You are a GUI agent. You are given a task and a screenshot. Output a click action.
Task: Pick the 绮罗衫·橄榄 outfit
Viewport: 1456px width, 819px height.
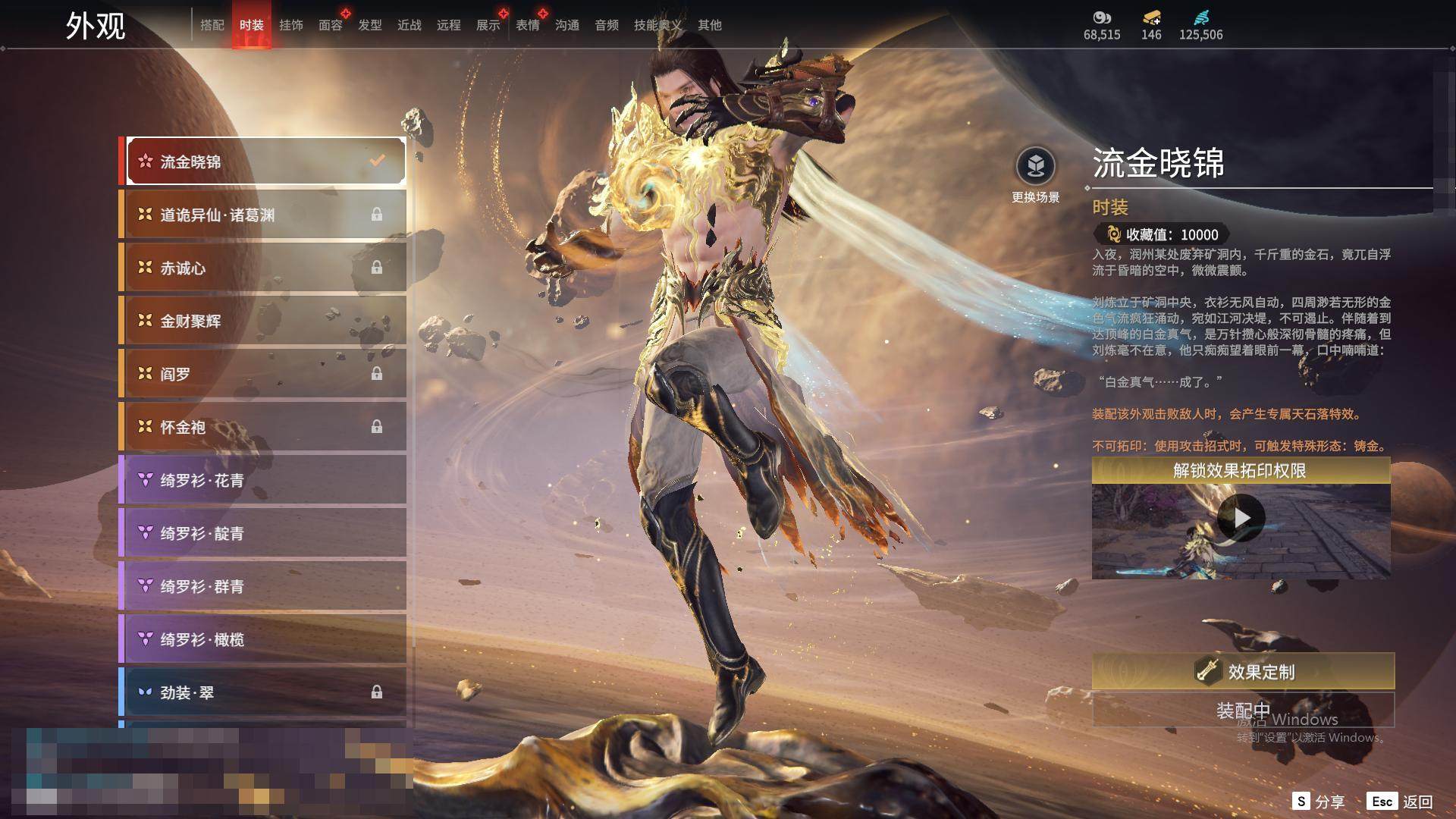[263, 639]
